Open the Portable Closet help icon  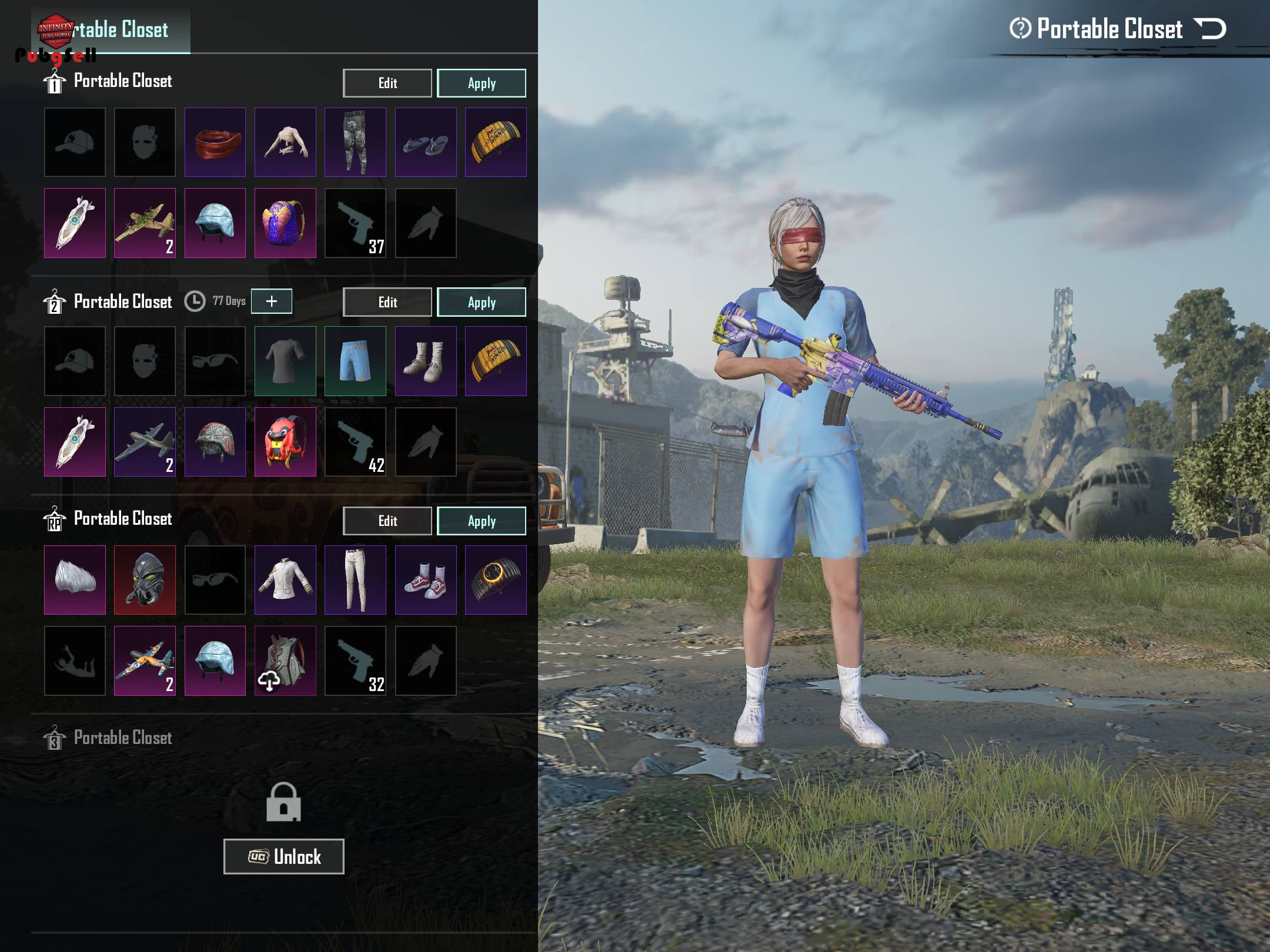[x=1020, y=28]
